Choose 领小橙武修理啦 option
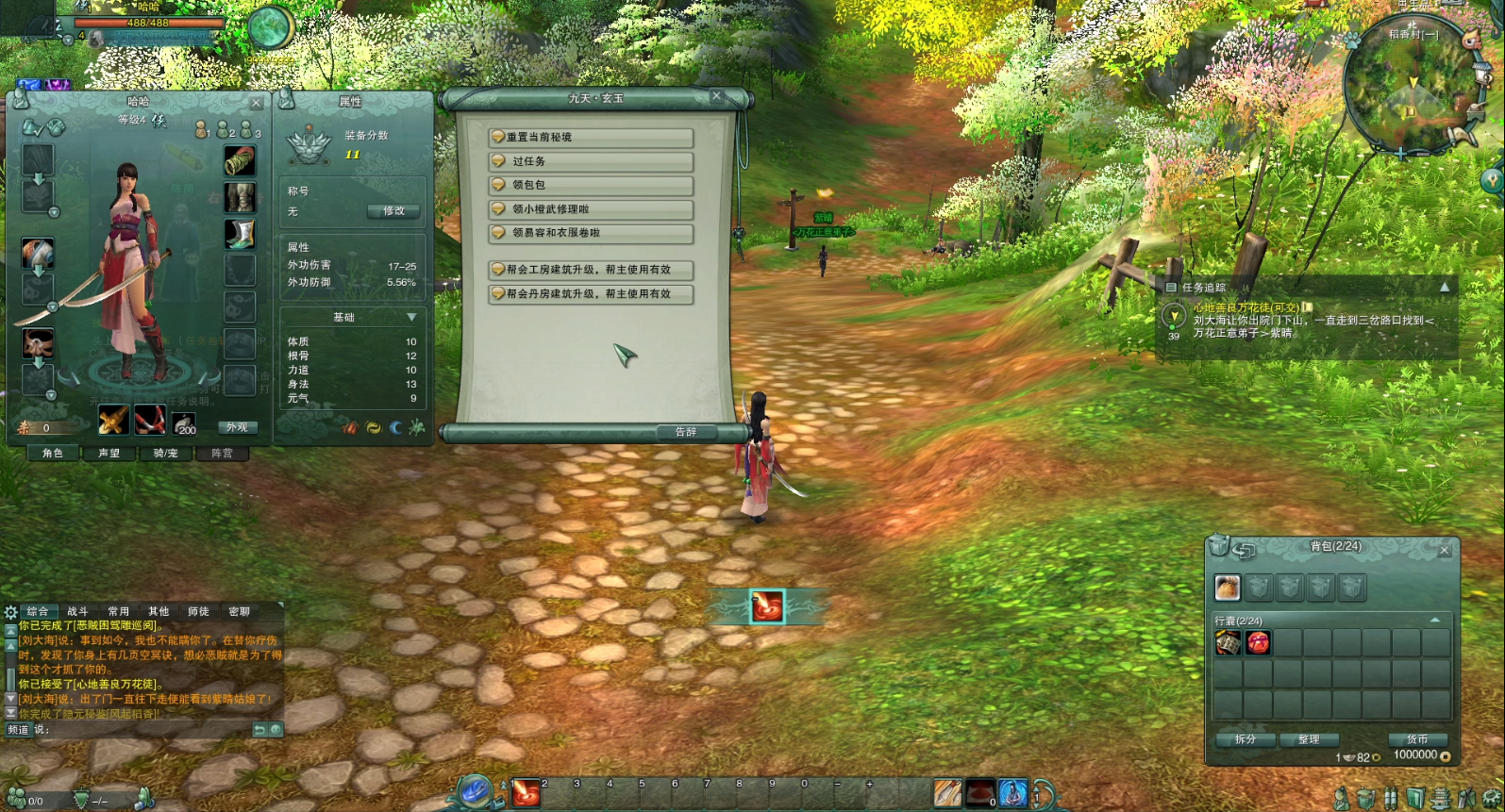Screen dimensions: 1505x812 [x=591, y=209]
